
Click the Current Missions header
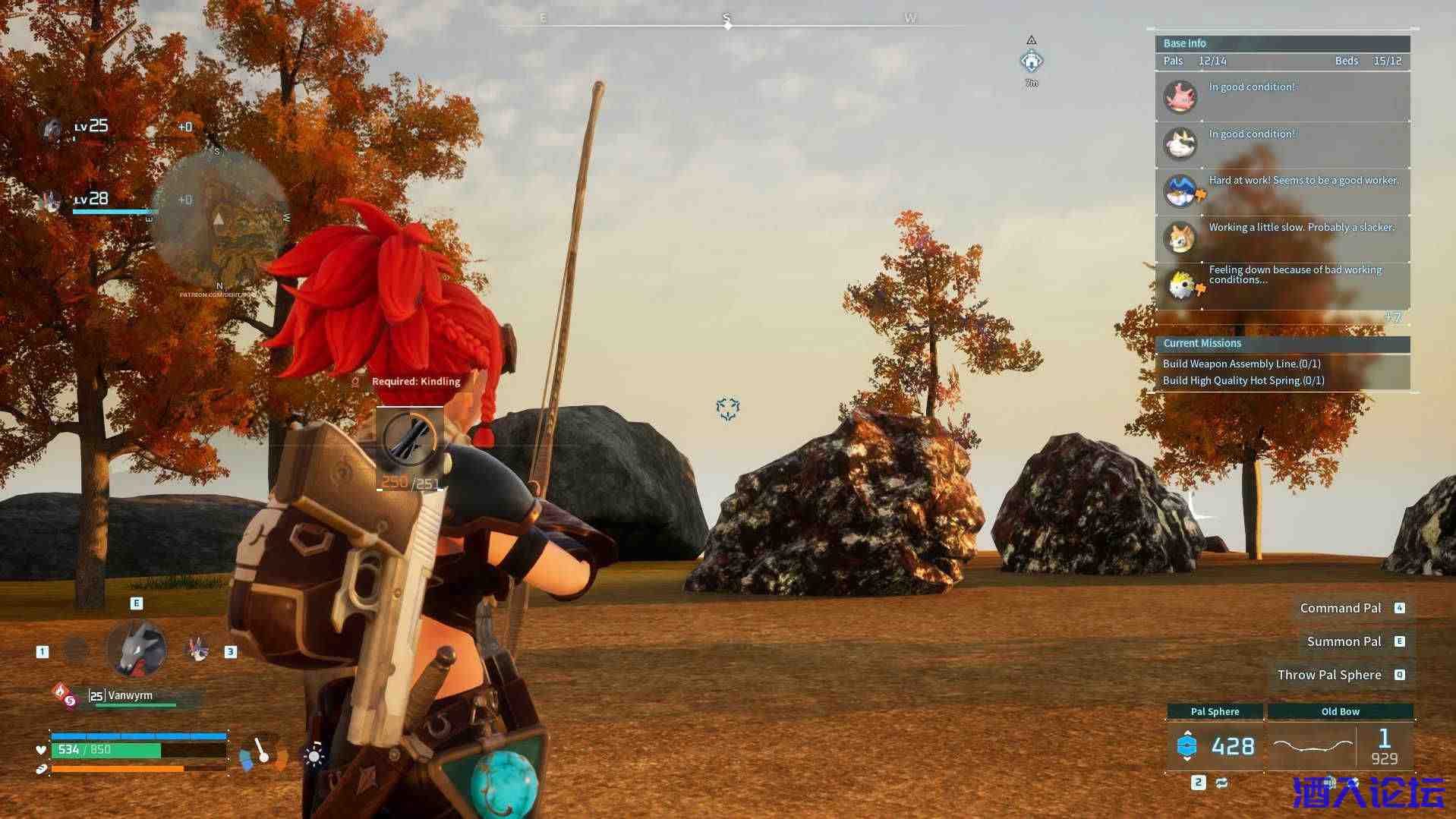1282,343
